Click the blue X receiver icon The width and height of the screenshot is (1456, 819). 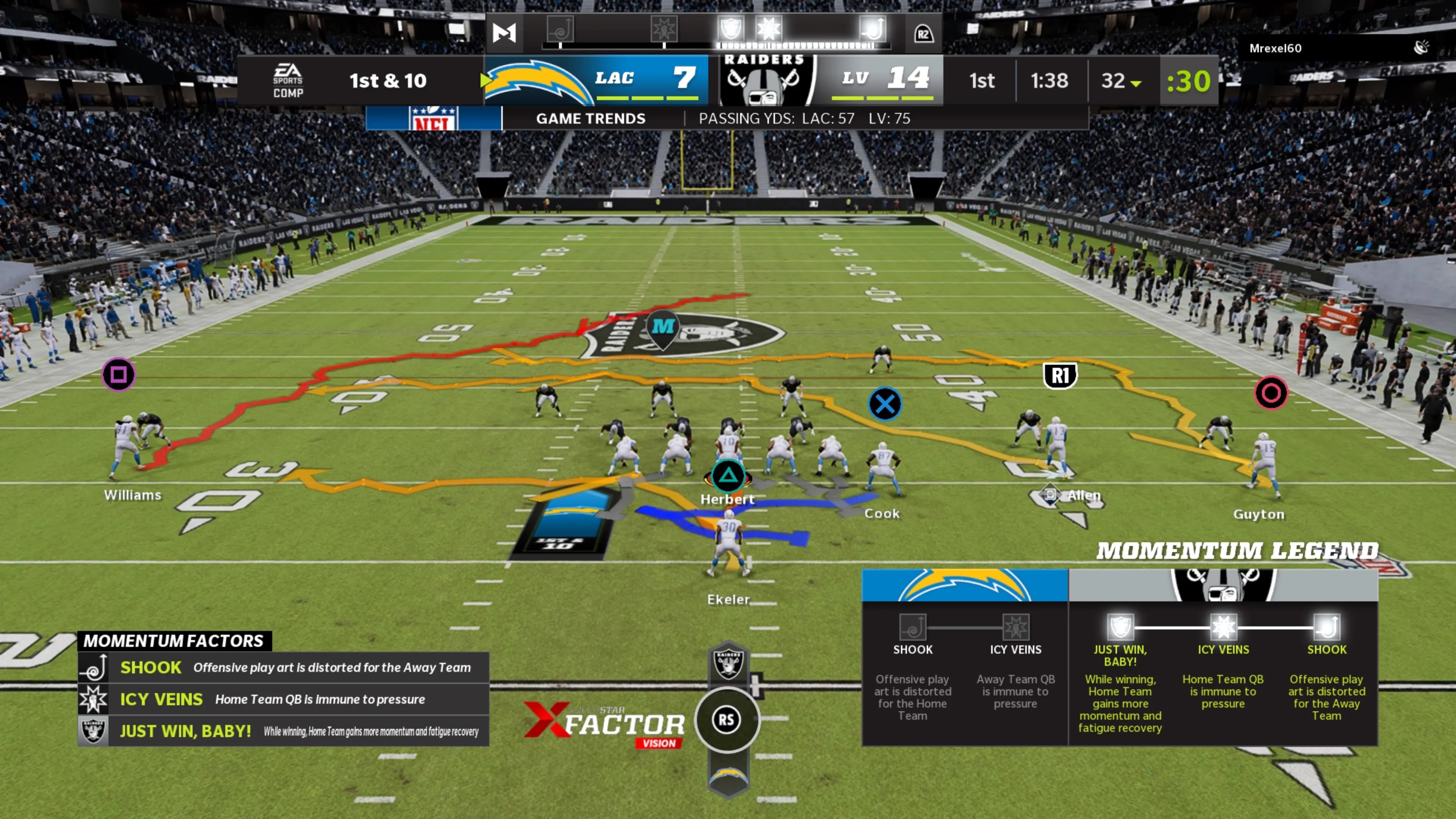(x=884, y=403)
